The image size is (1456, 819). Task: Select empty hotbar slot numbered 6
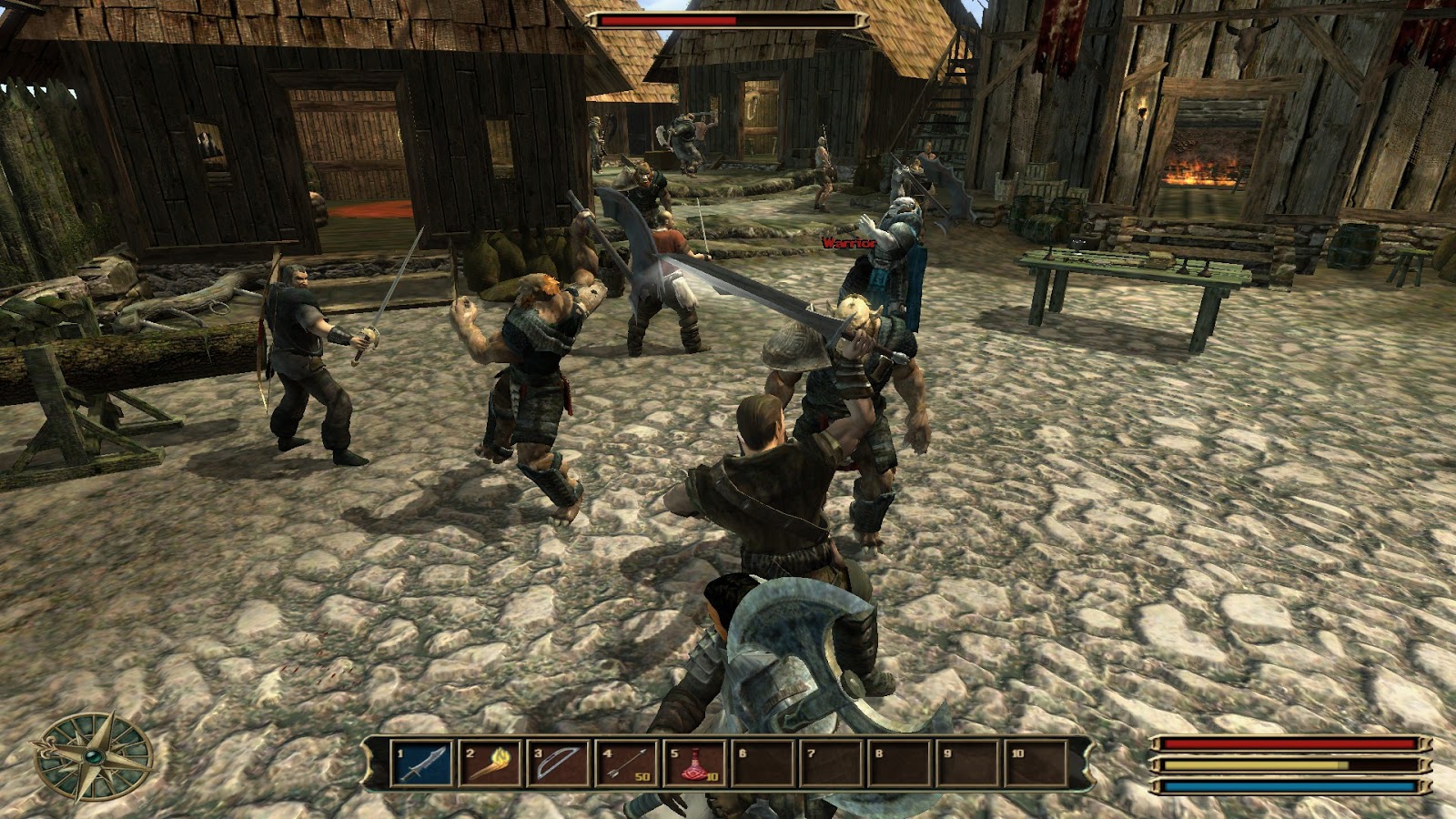point(764,763)
